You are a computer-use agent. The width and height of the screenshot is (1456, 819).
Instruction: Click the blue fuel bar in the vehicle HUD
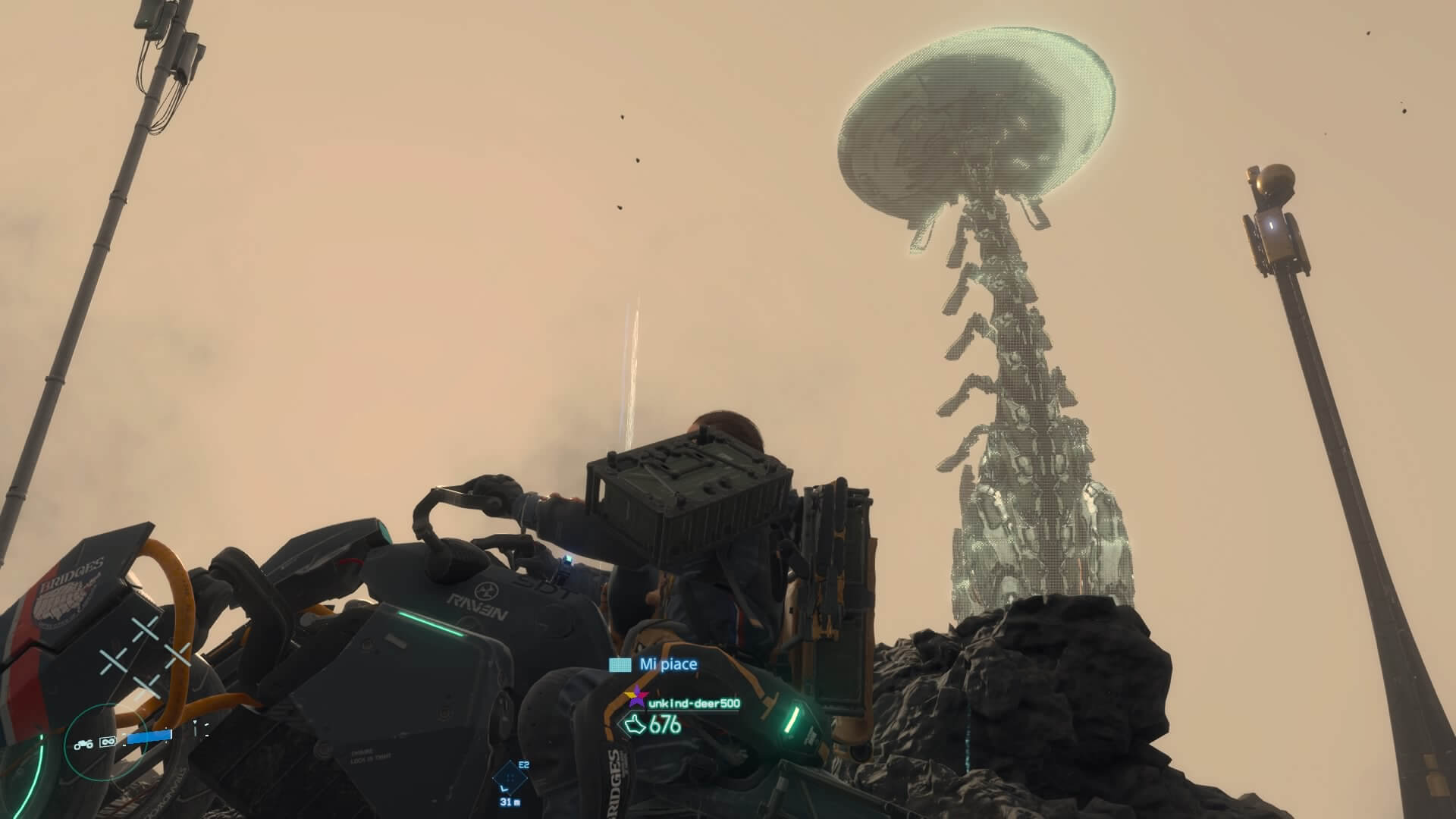click(148, 736)
